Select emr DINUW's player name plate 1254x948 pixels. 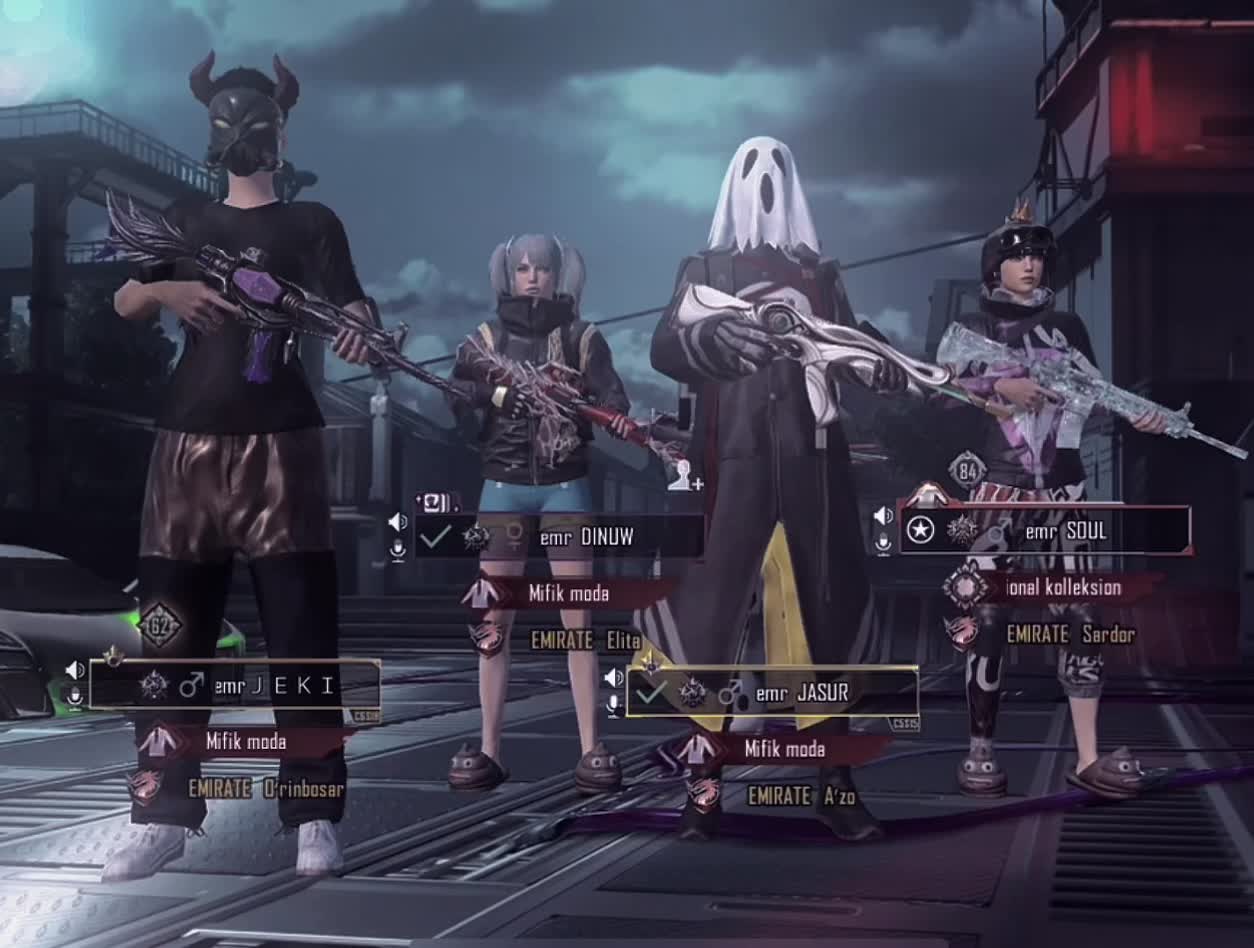click(x=558, y=537)
